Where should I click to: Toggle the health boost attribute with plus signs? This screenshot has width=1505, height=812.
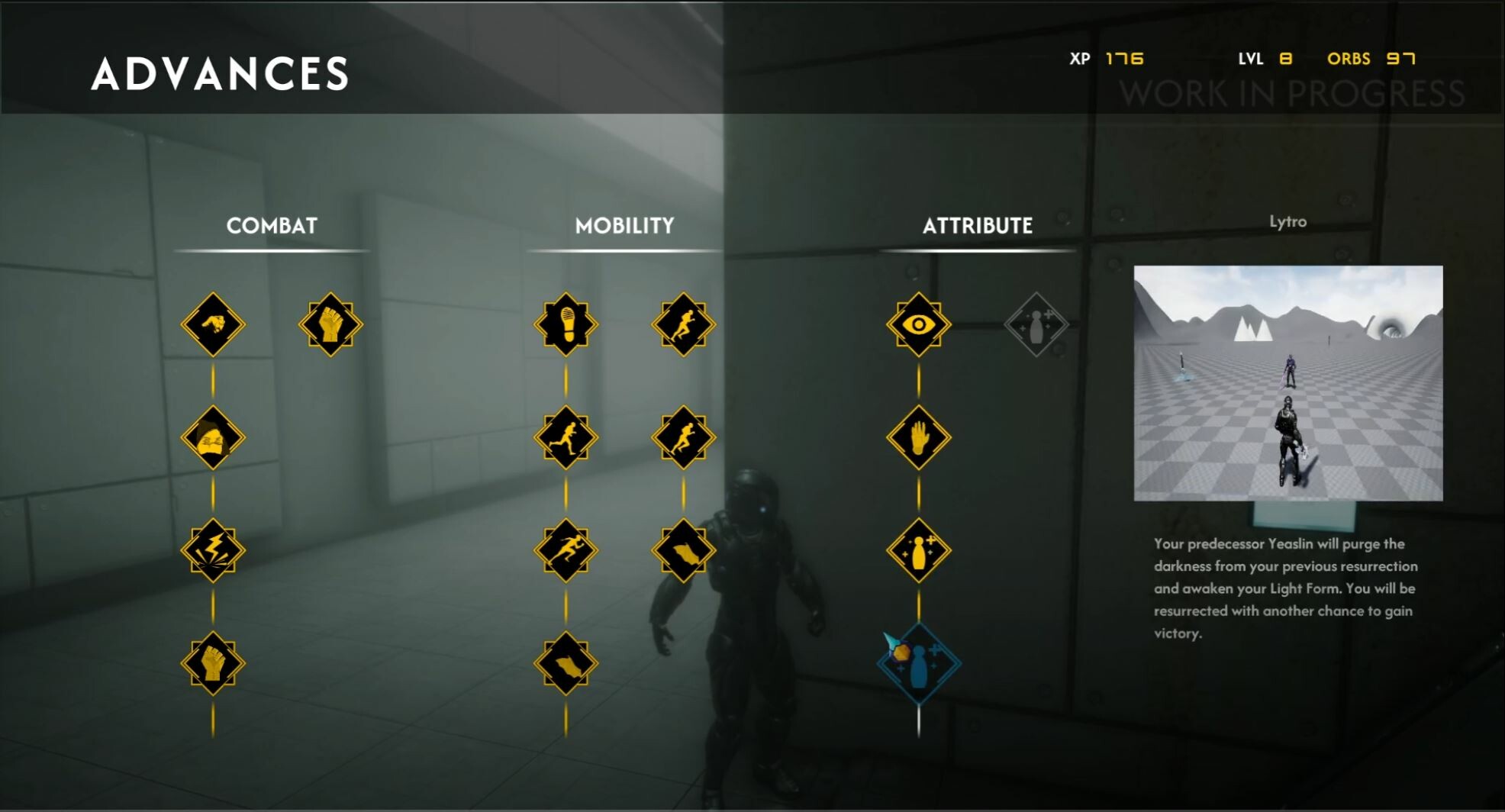919,548
